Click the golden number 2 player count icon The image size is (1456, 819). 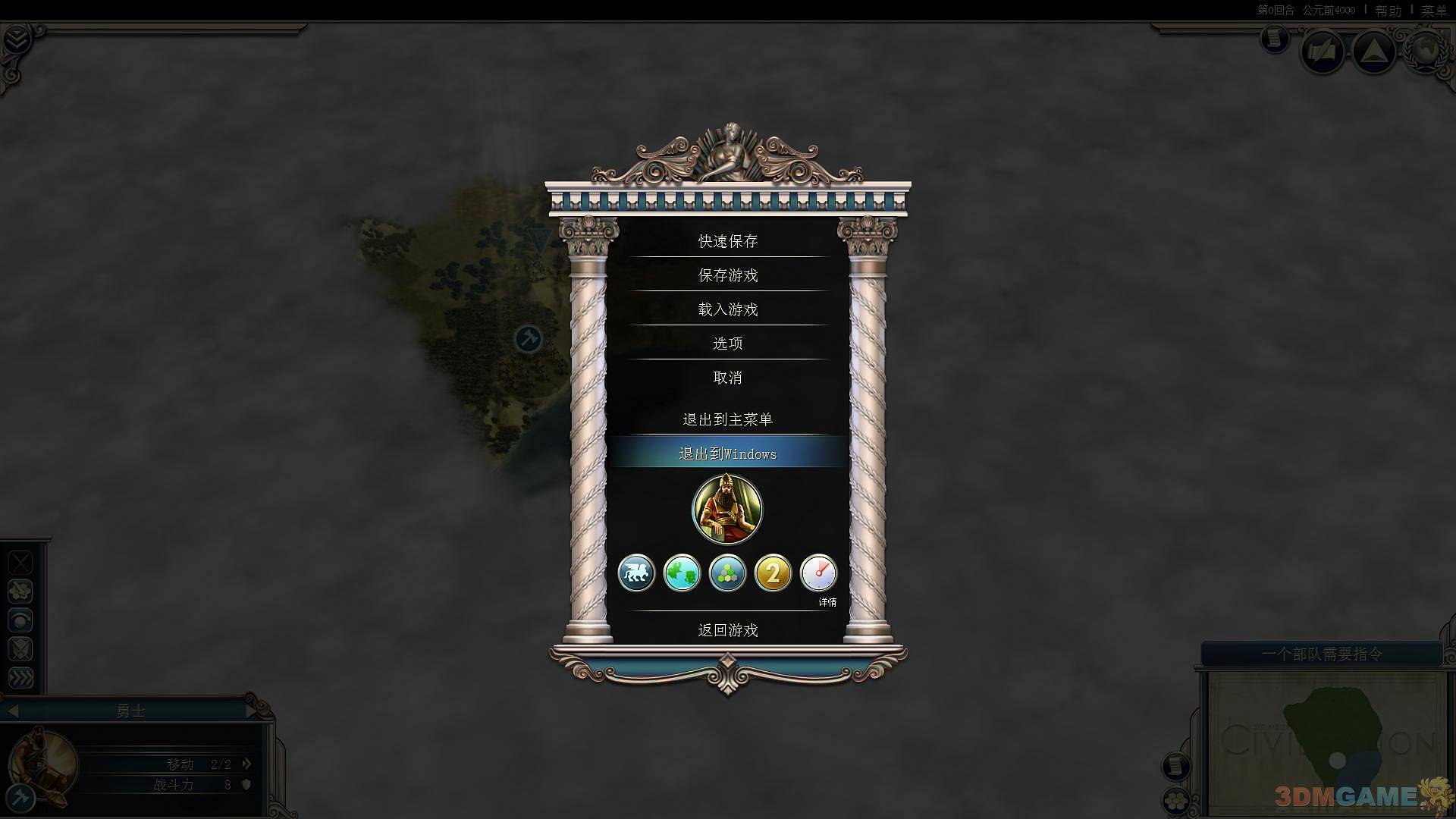[773, 573]
